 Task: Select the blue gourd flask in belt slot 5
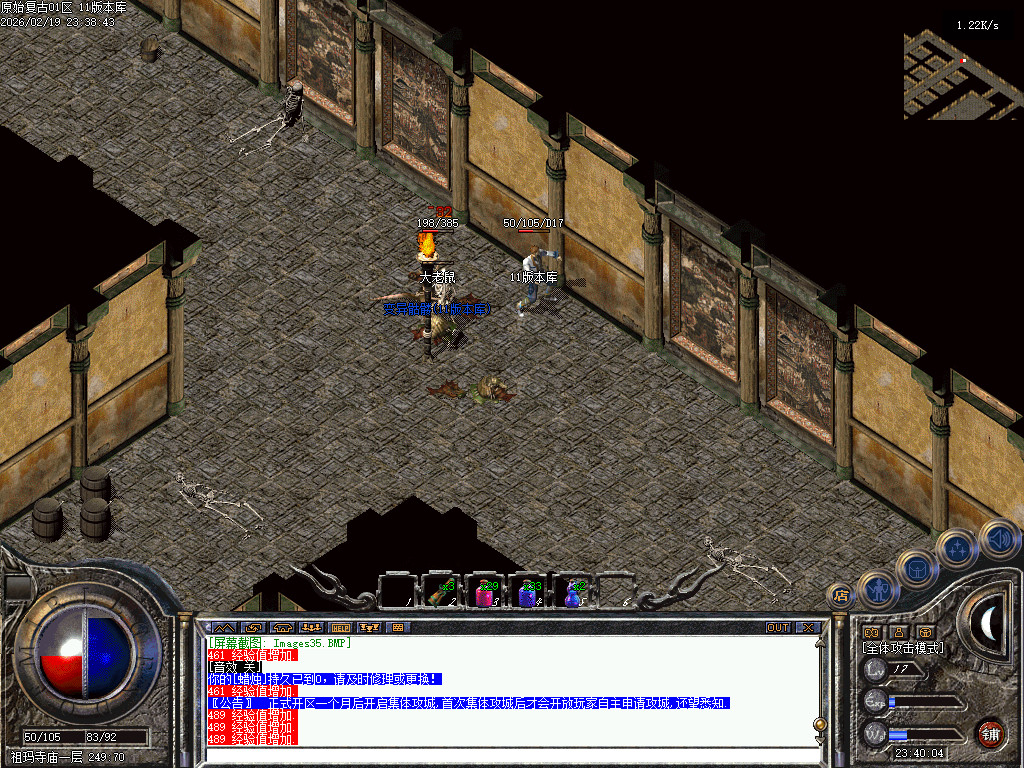[572, 593]
